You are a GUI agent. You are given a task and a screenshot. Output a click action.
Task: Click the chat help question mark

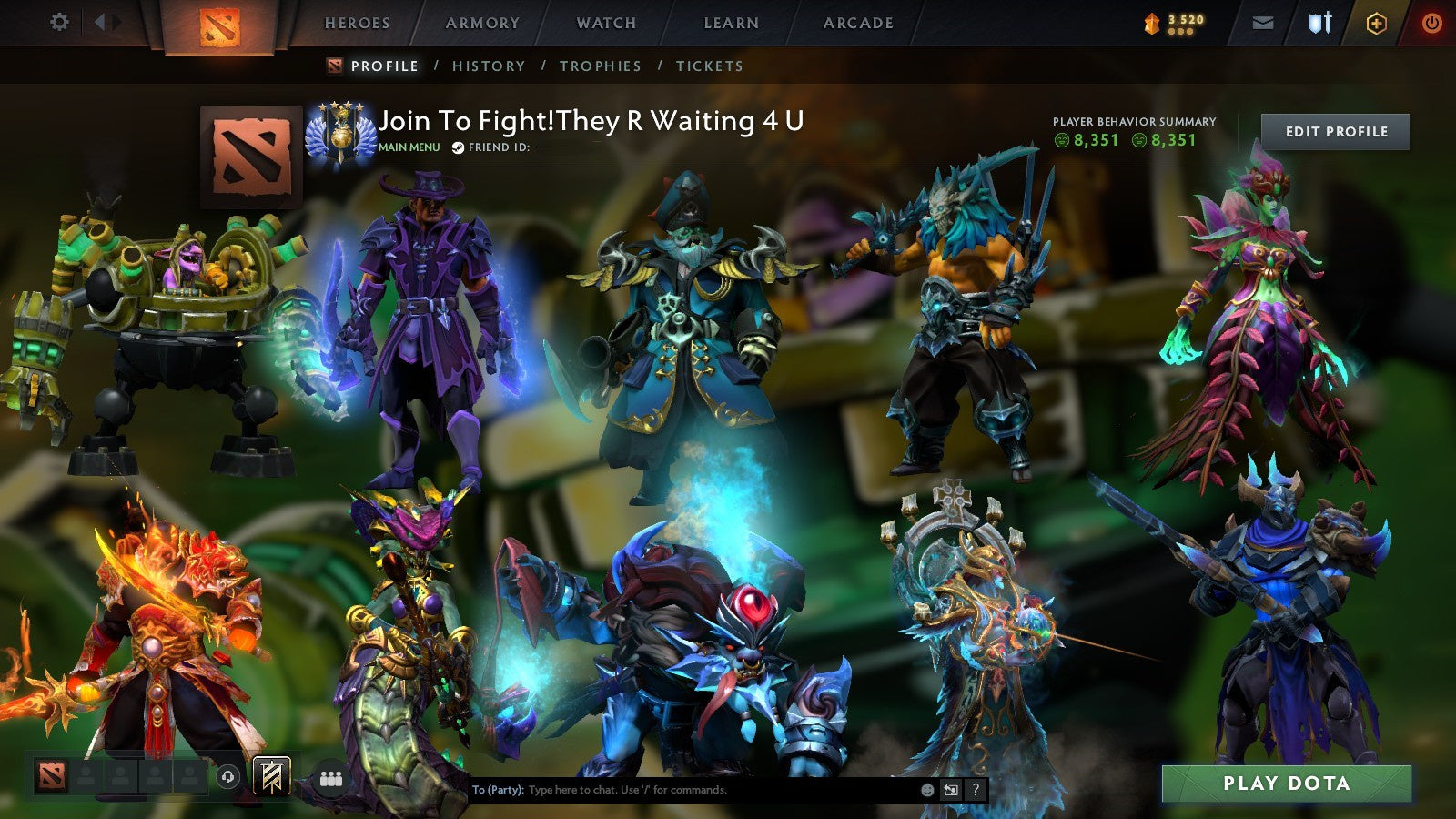tap(976, 791)
